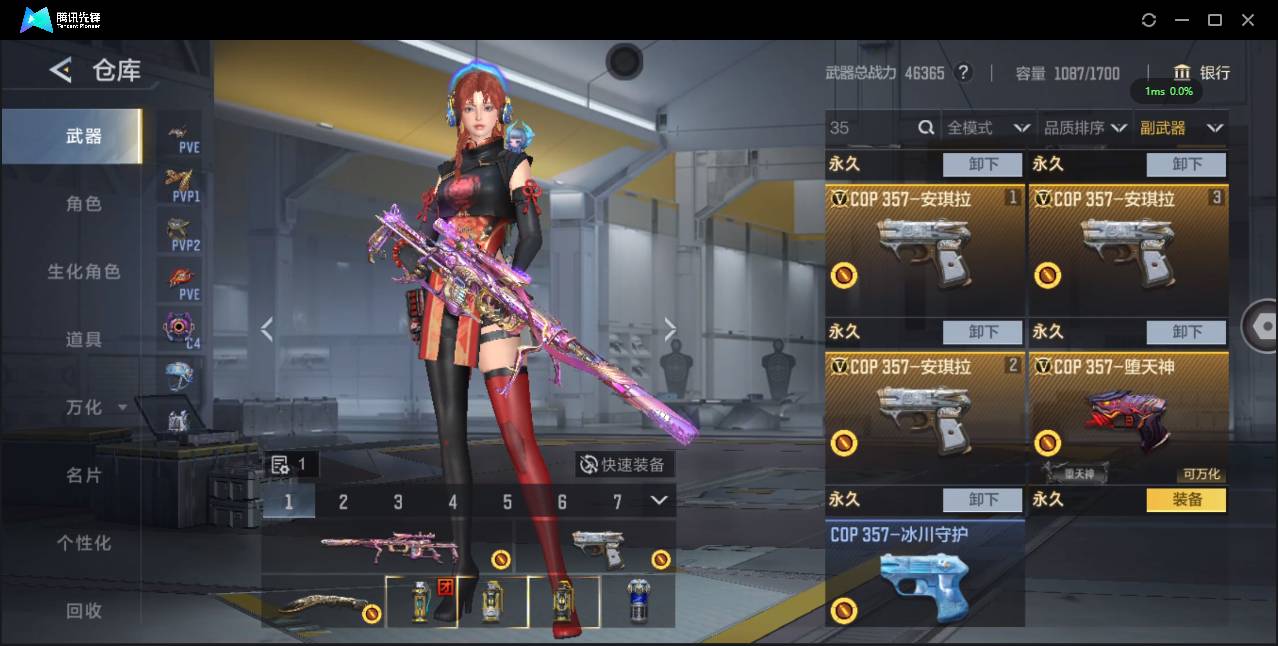Show next character view with right arrow
Viewport: 1278px width, 646px height.
[670, 329]
